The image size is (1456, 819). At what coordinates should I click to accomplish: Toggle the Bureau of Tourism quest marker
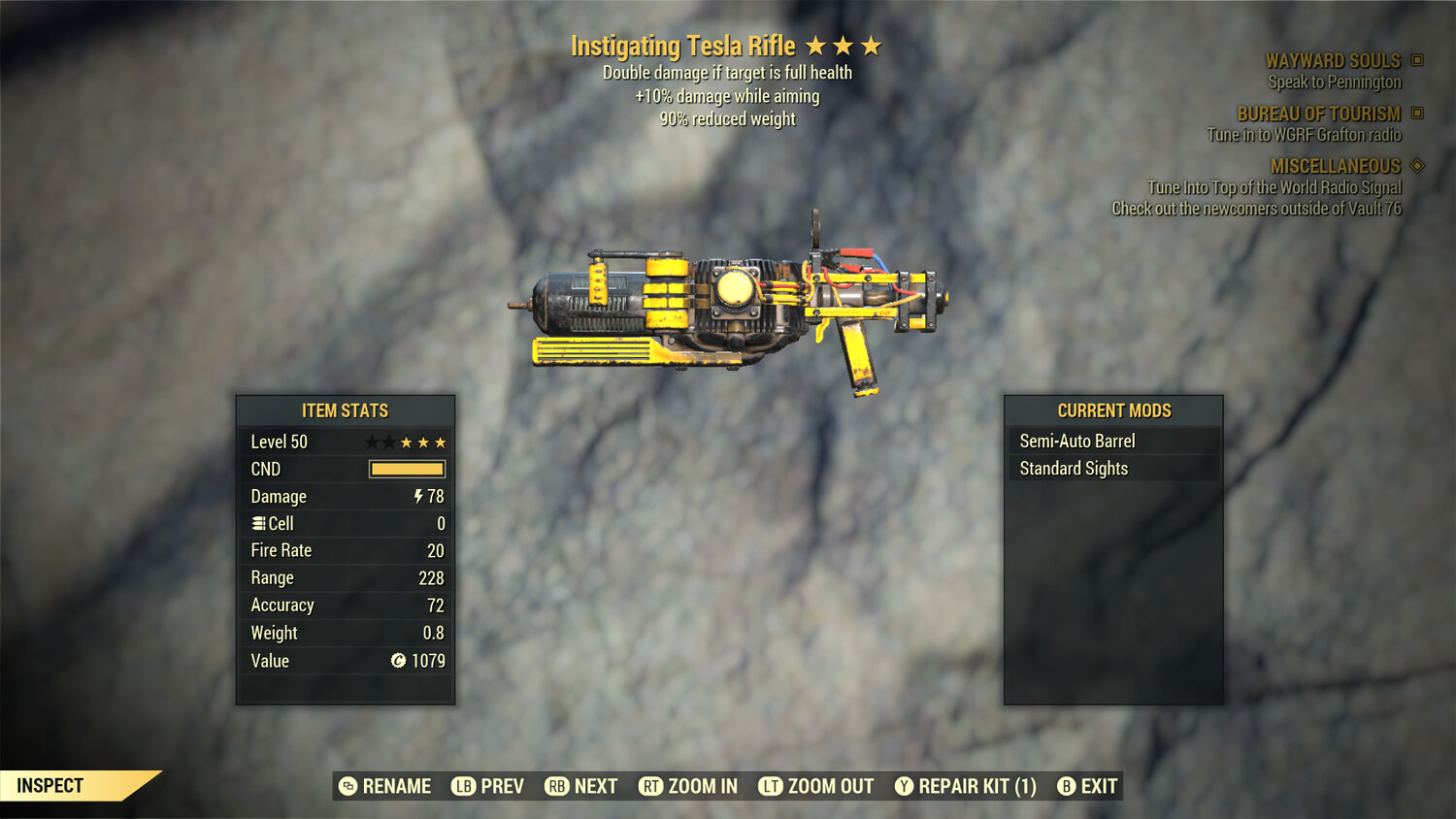coord(1418,114)
